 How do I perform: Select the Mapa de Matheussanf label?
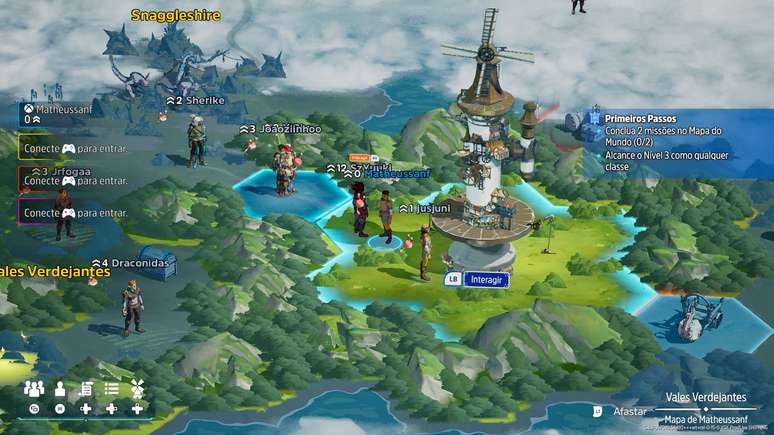point(707,419)
